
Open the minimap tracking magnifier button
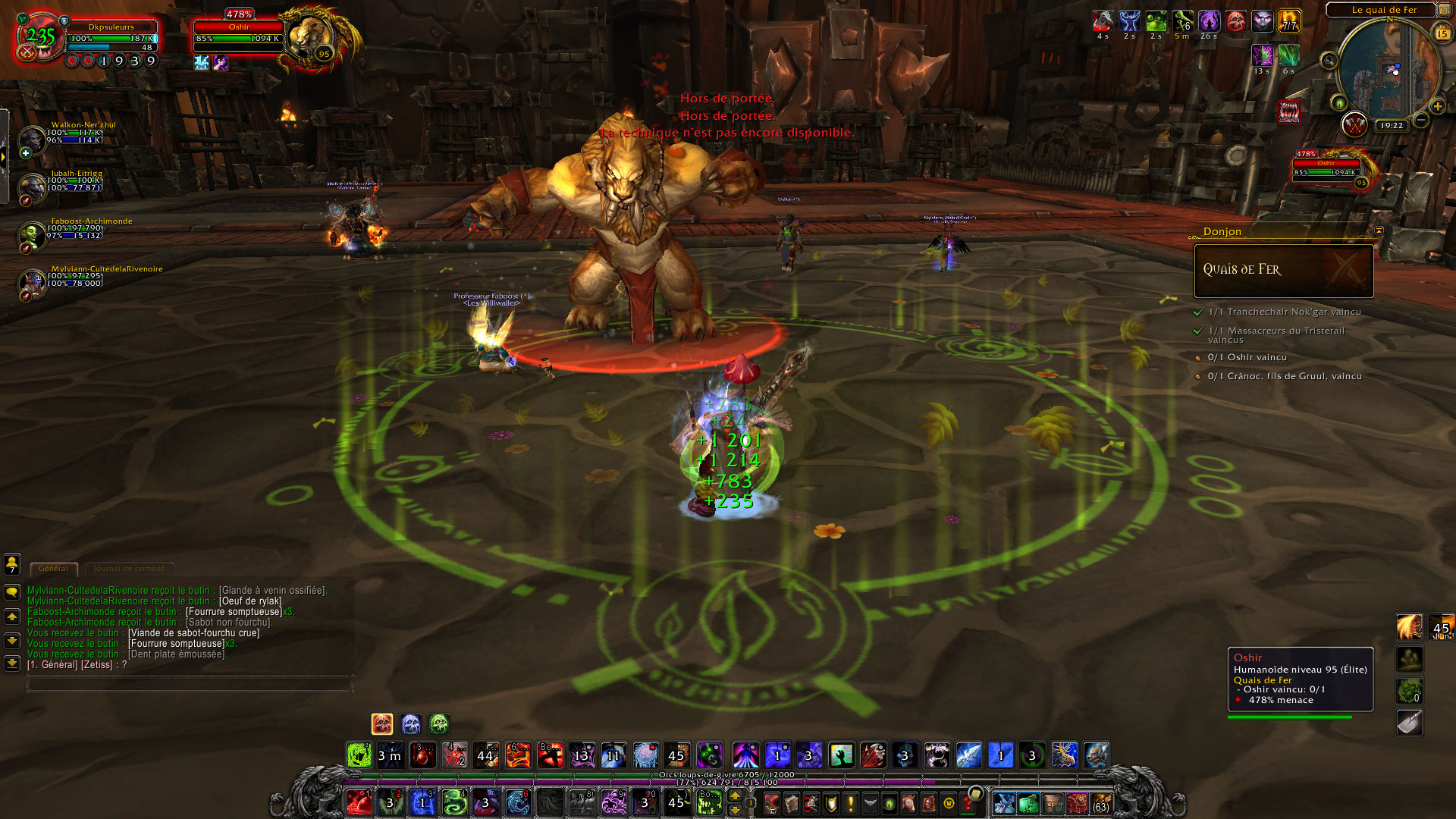(x=1329, y=61)
